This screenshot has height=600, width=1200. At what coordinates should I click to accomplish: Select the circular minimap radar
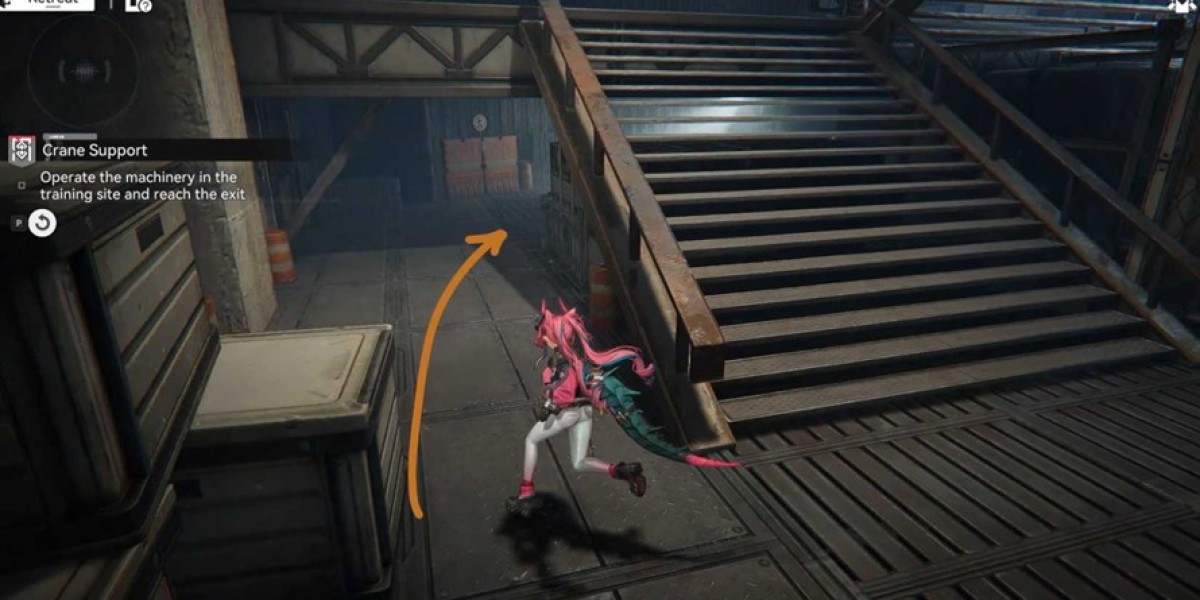[83, 71]
